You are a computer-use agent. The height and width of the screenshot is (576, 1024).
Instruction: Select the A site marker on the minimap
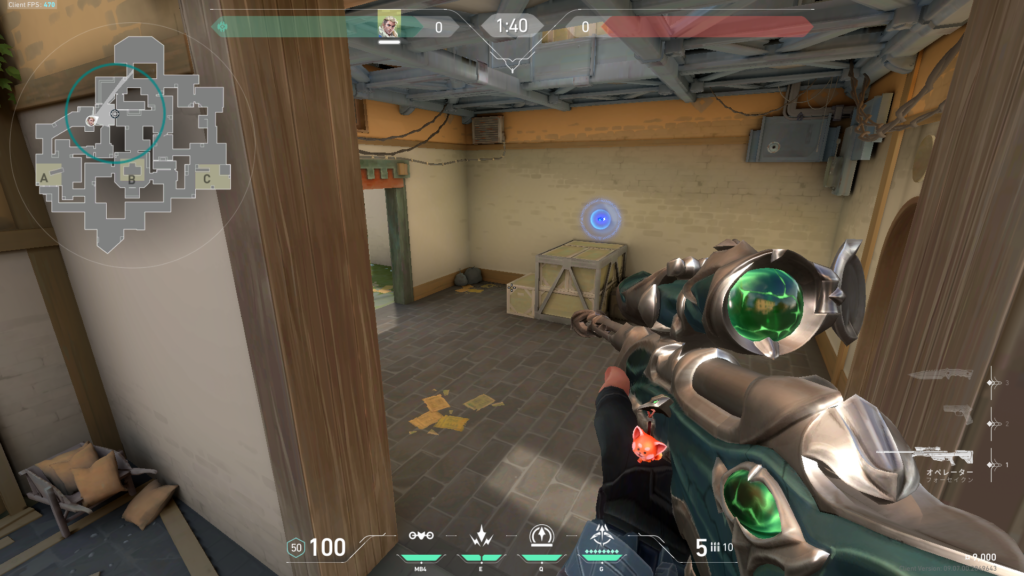coord(44,178)
